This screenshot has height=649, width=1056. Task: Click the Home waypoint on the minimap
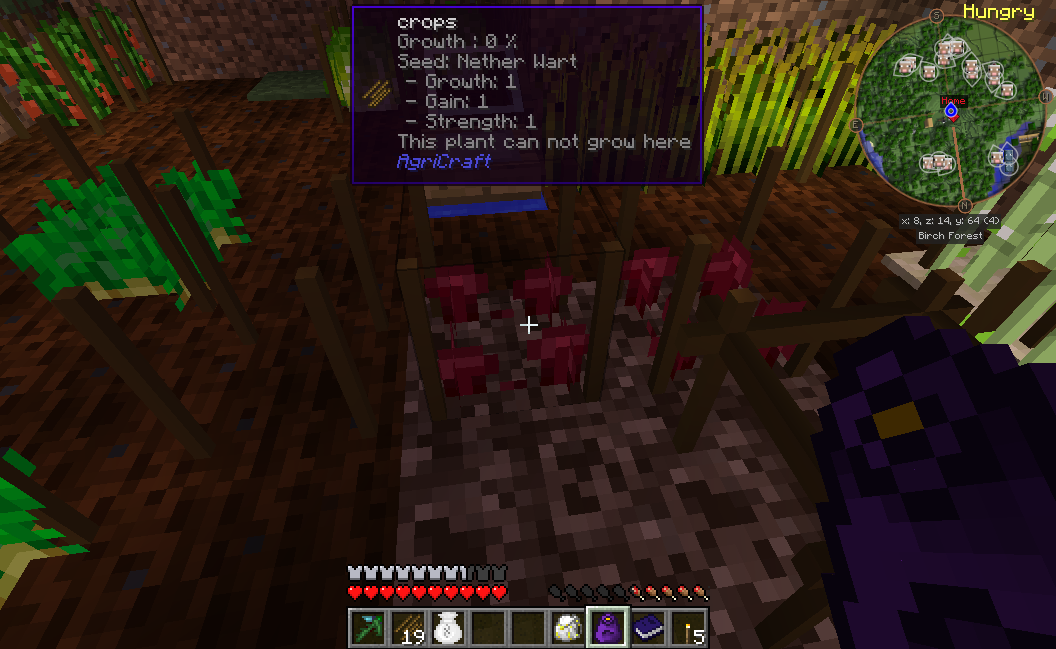tap(951, 110)
